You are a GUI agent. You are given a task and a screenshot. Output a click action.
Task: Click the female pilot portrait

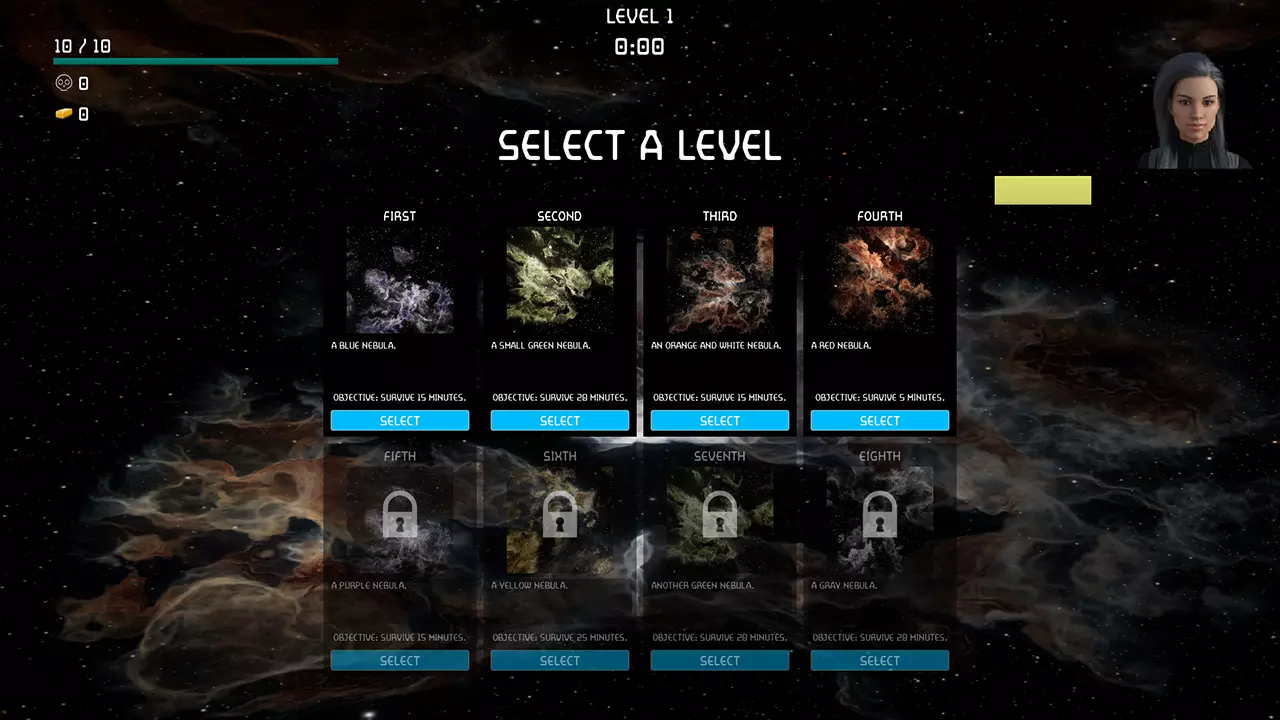pos(1195,110)
